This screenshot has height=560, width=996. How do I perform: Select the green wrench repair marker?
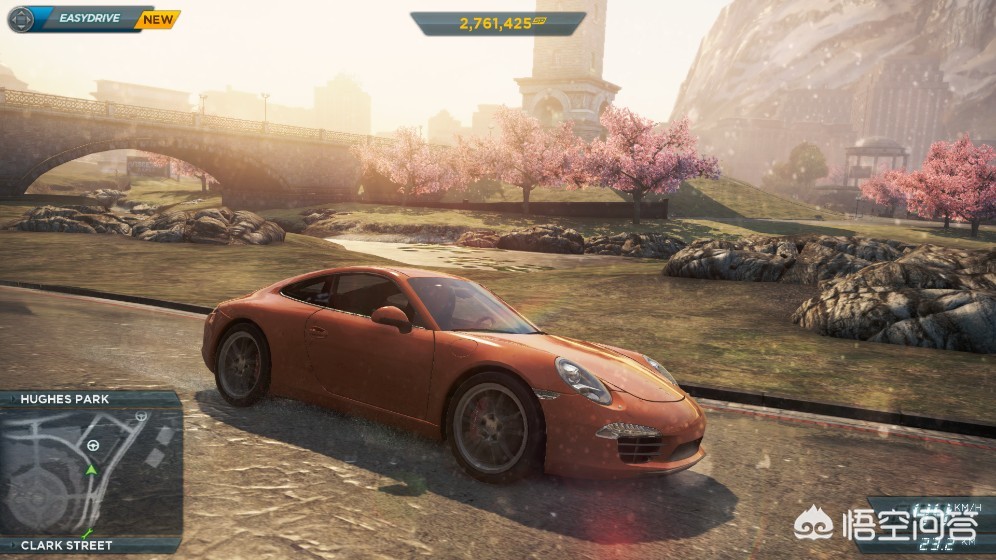click(88, 533)
